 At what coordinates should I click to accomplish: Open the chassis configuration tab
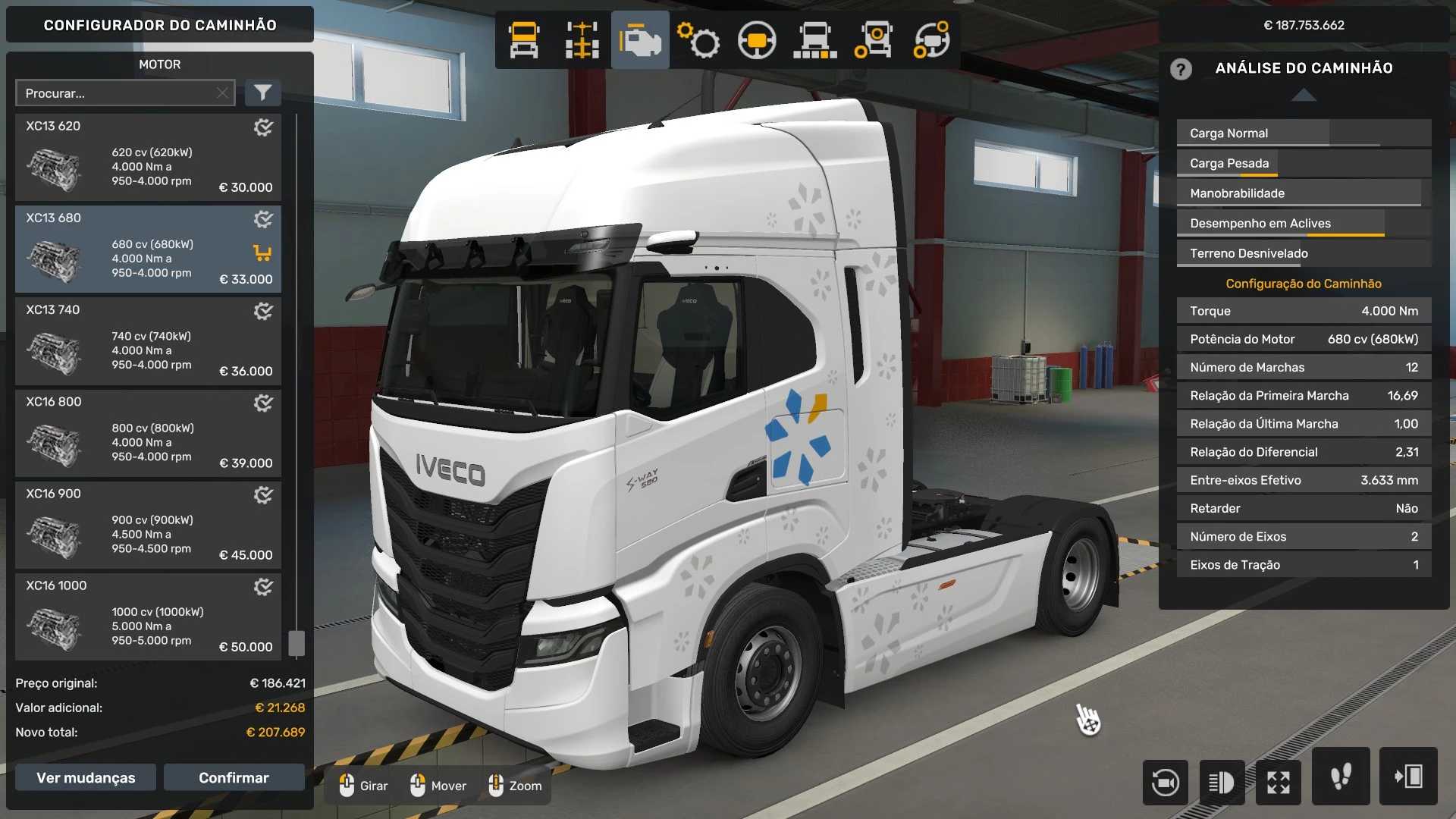click(582, 40)
